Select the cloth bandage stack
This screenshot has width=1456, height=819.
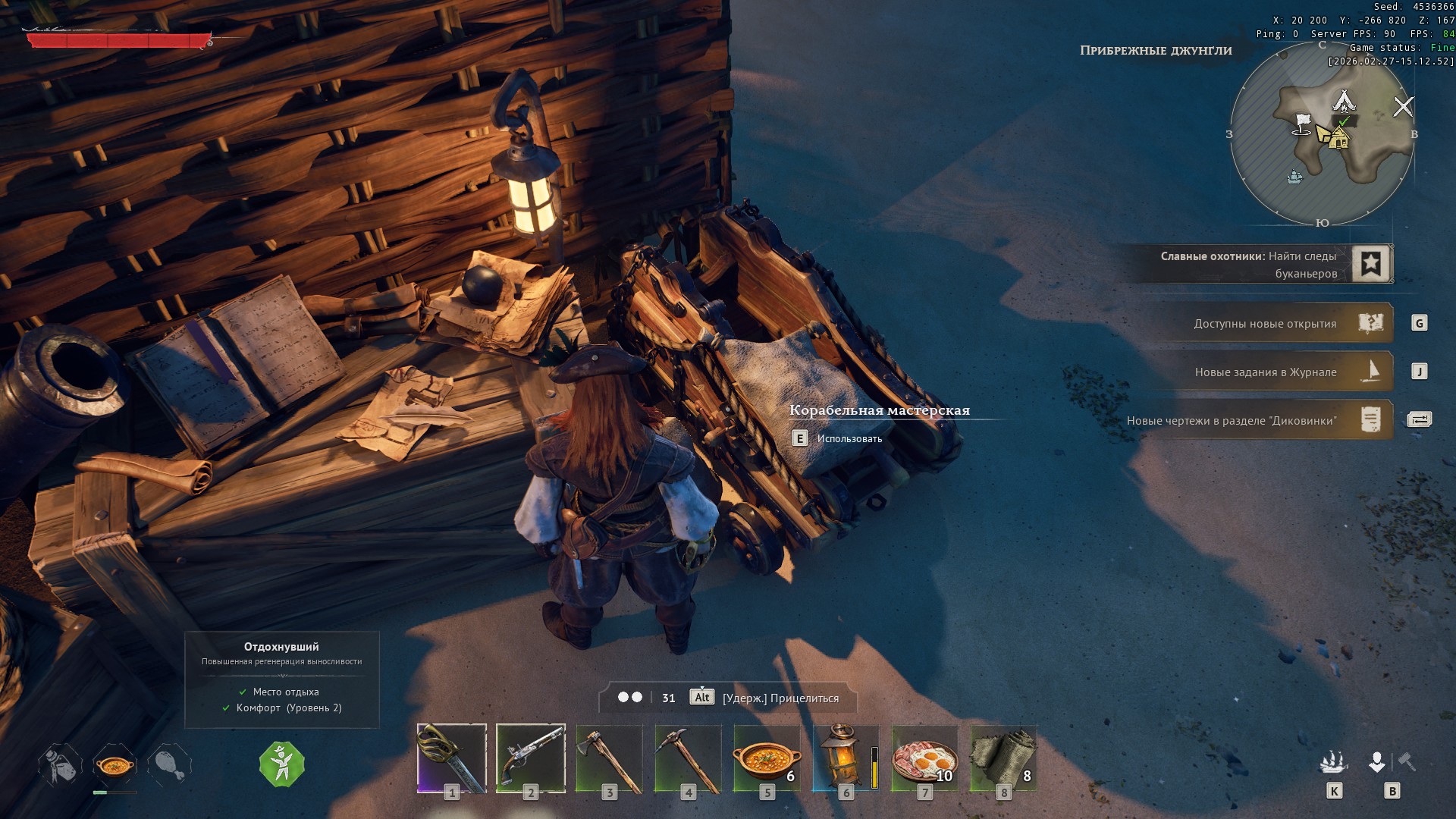tap(1003, 758)
